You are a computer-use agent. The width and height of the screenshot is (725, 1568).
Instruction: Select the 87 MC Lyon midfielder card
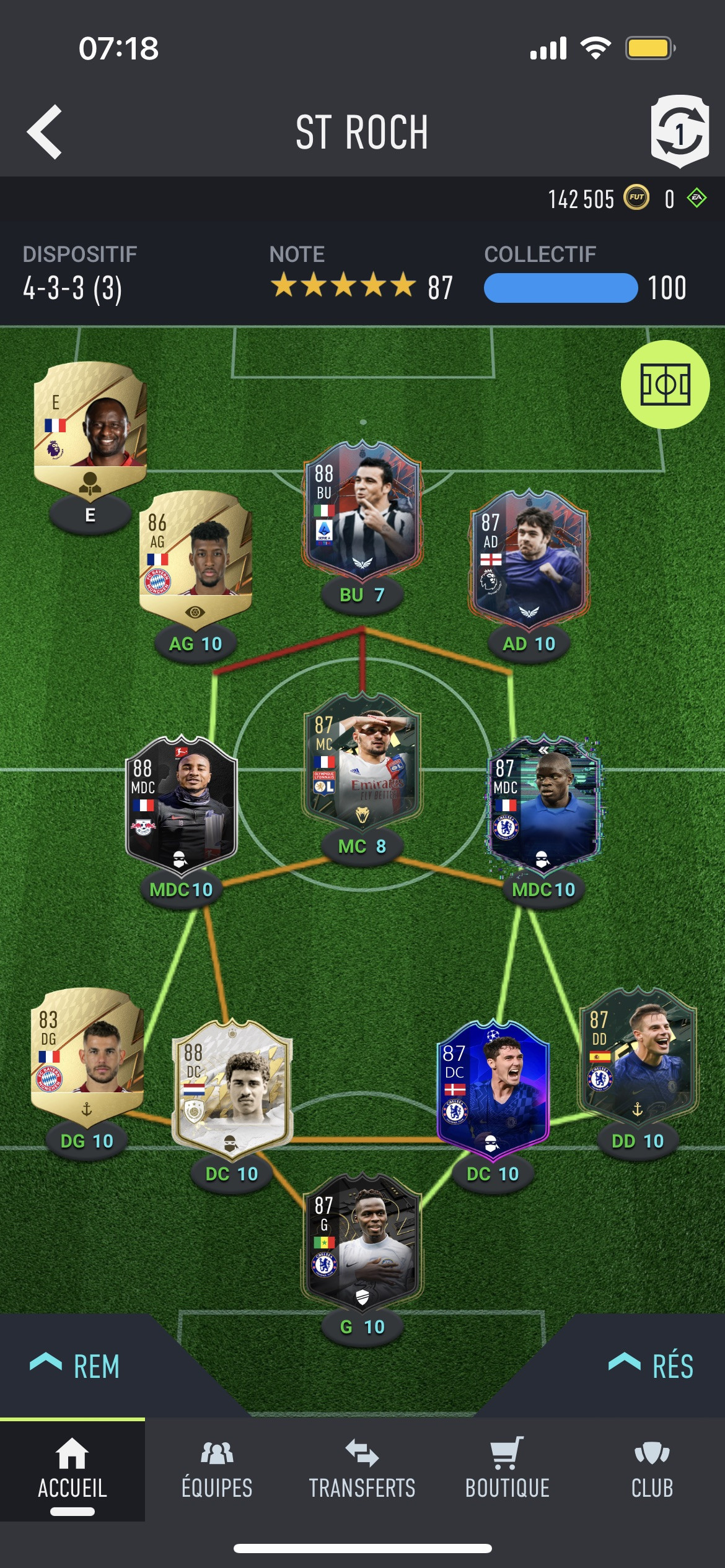(362, 761)
